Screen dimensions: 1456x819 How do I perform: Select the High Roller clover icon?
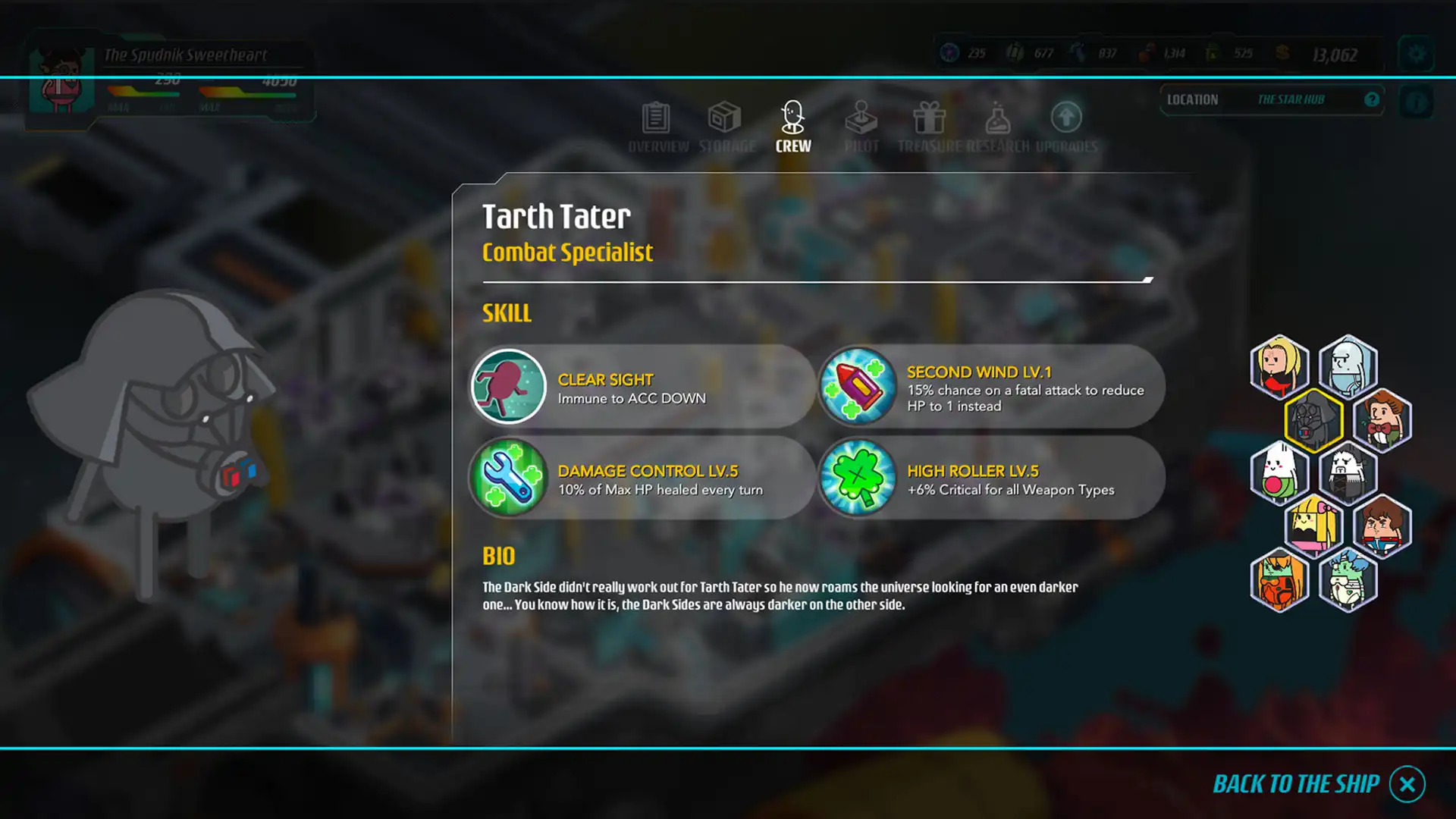coord(858,478)
